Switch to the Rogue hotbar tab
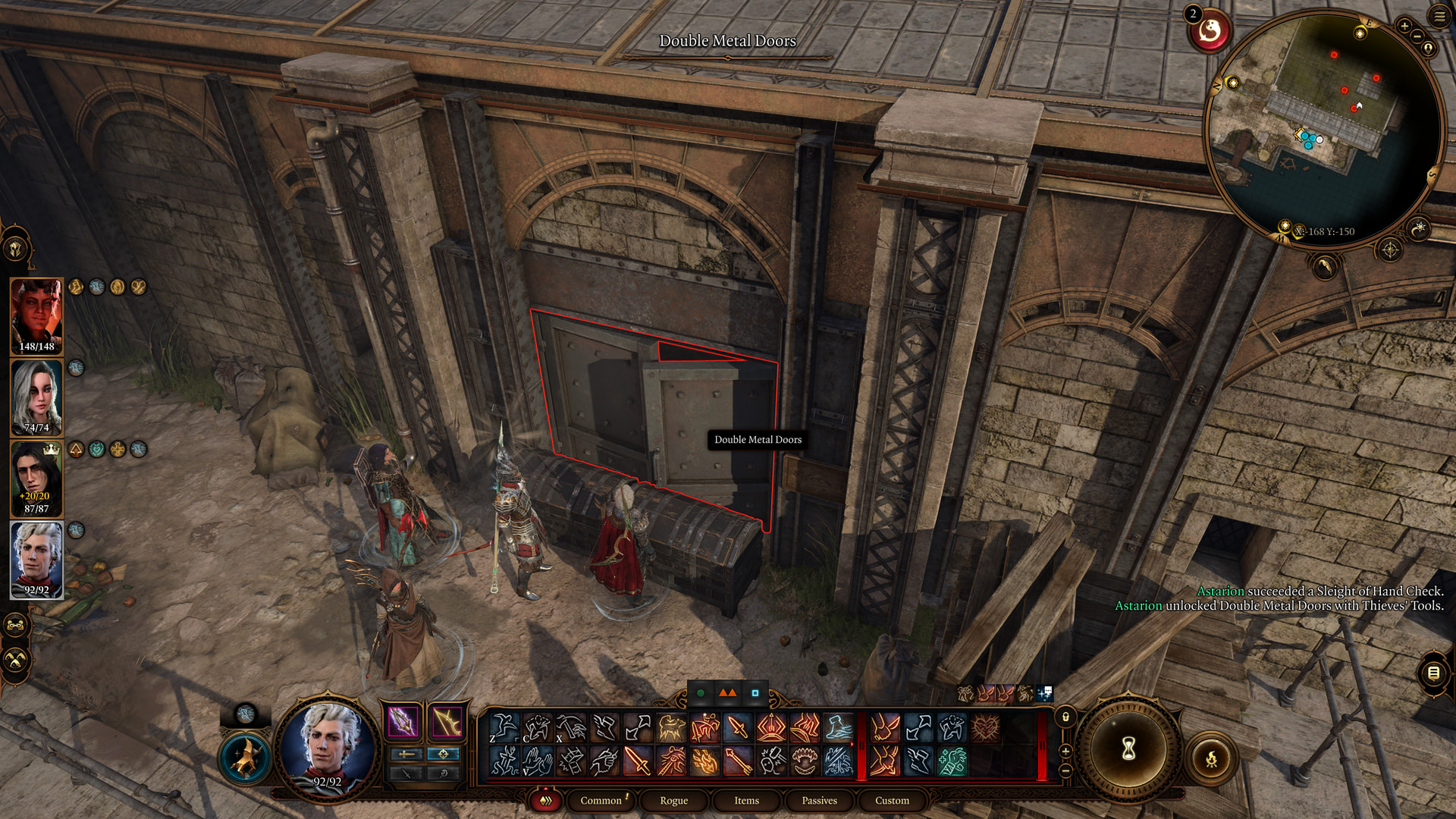This screenshot has width=1456, height=819. (x=673, y=800)
